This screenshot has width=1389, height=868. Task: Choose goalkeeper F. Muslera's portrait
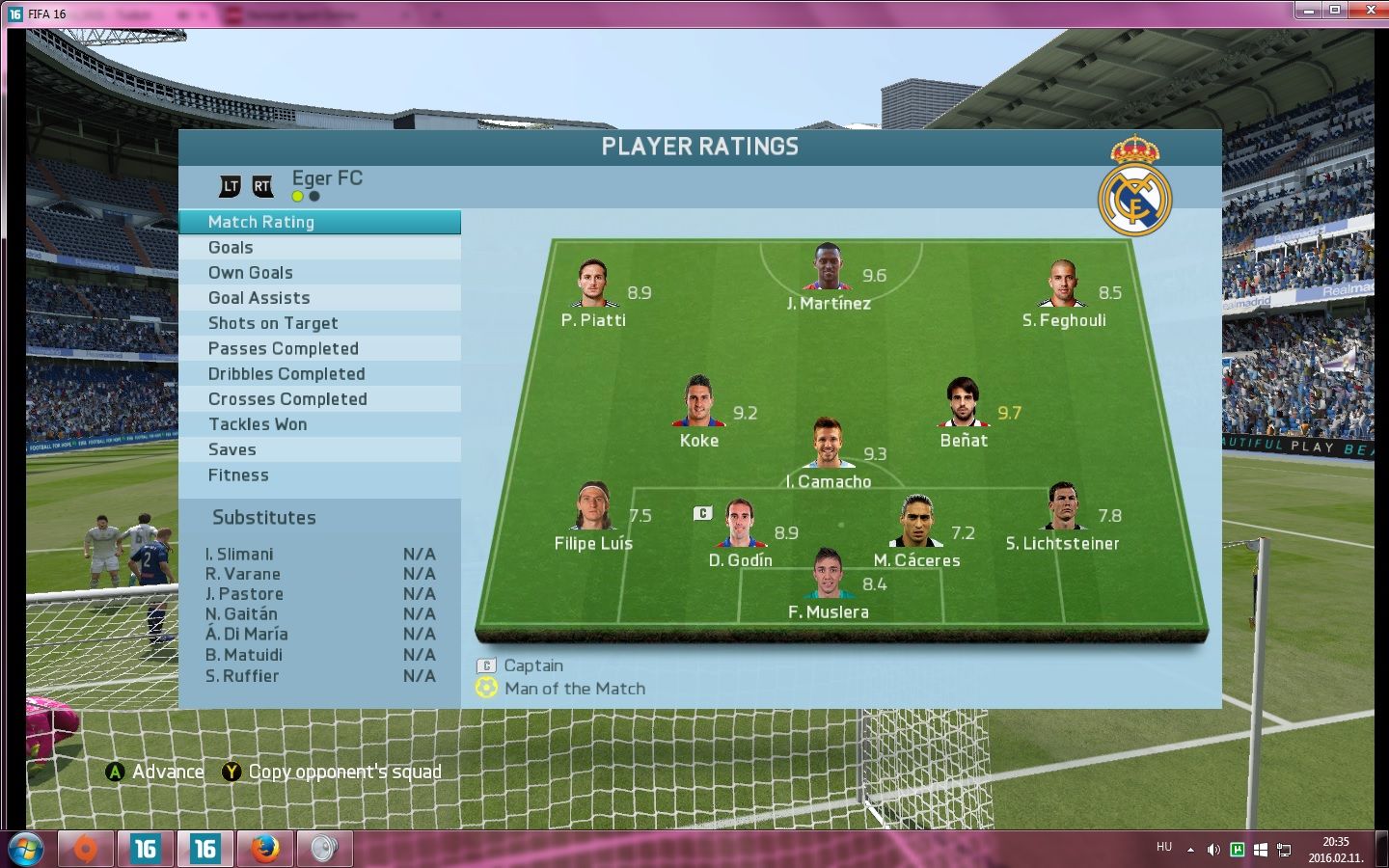[x=828, y=575]
